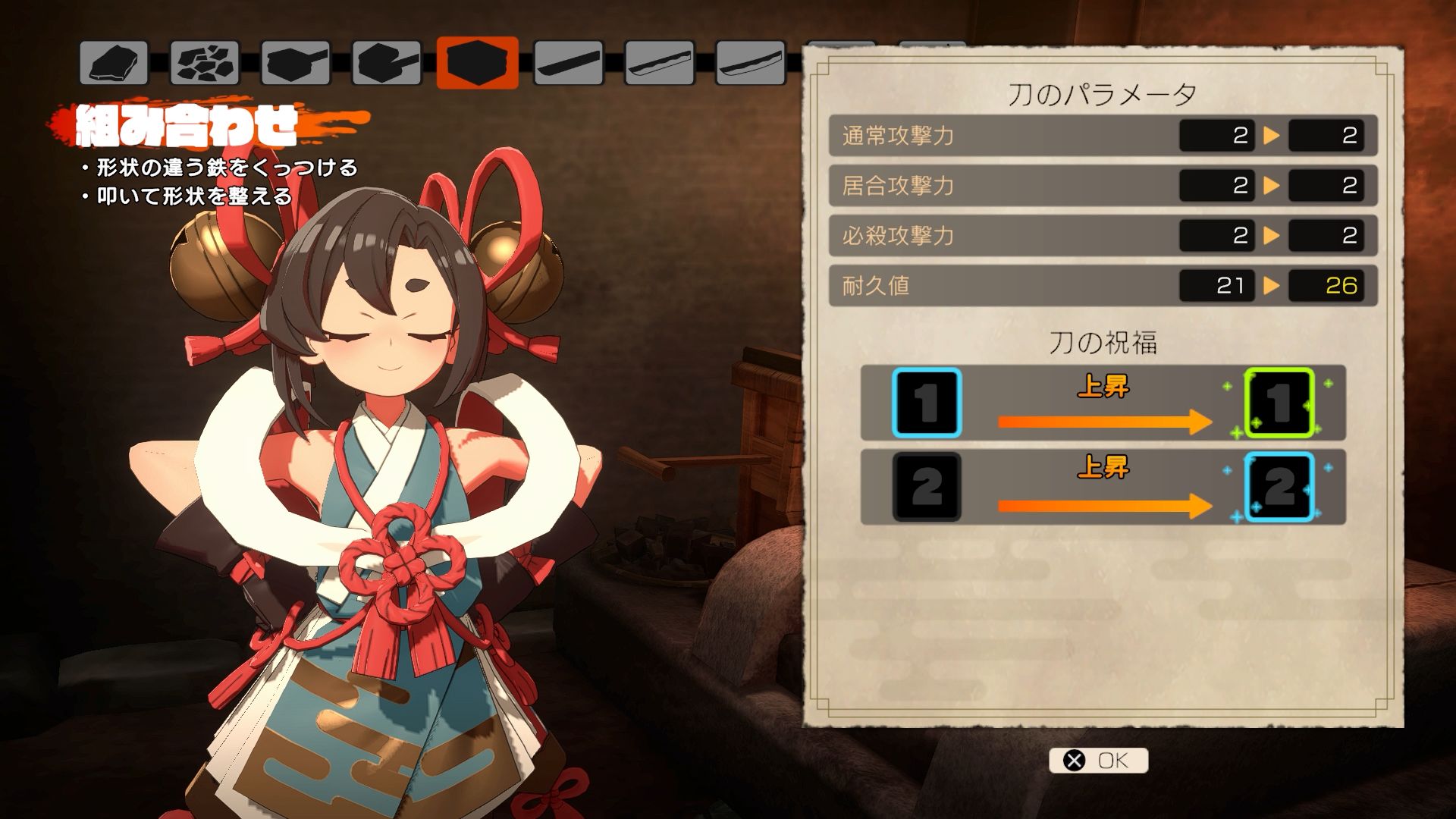Choose the crushed iron fragments step icon
This screenshot has height=819, width=1456.
205,62
